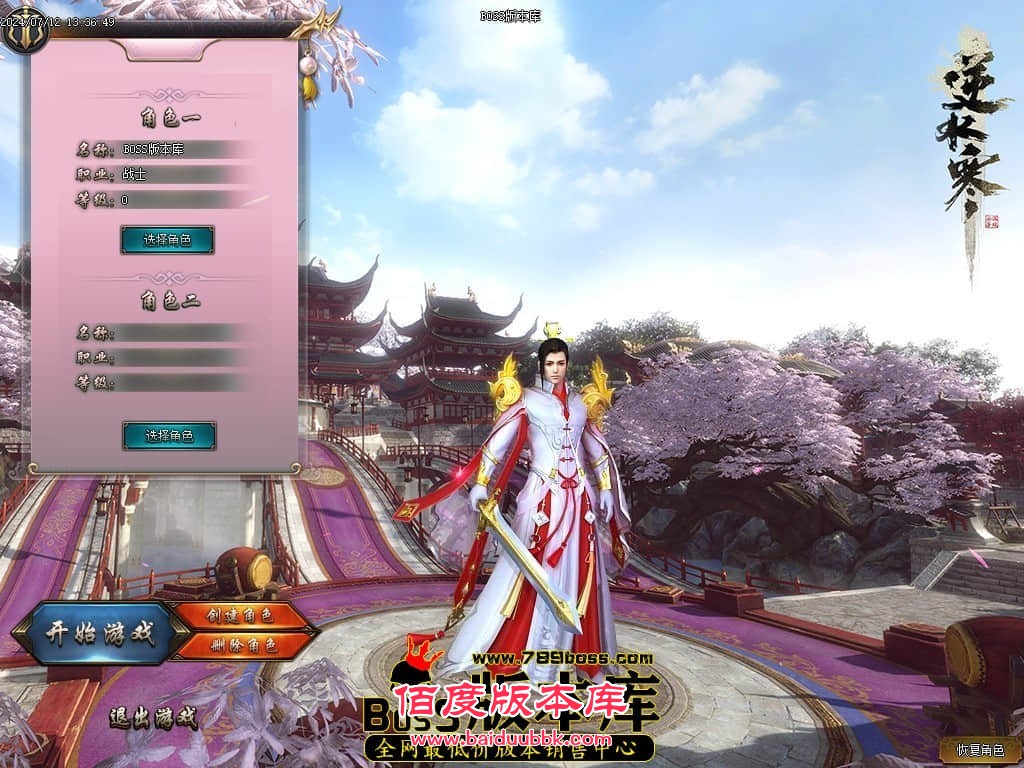1024x768 pixels.
Task: Exit via 退出游戏
Action: [155, 716]
